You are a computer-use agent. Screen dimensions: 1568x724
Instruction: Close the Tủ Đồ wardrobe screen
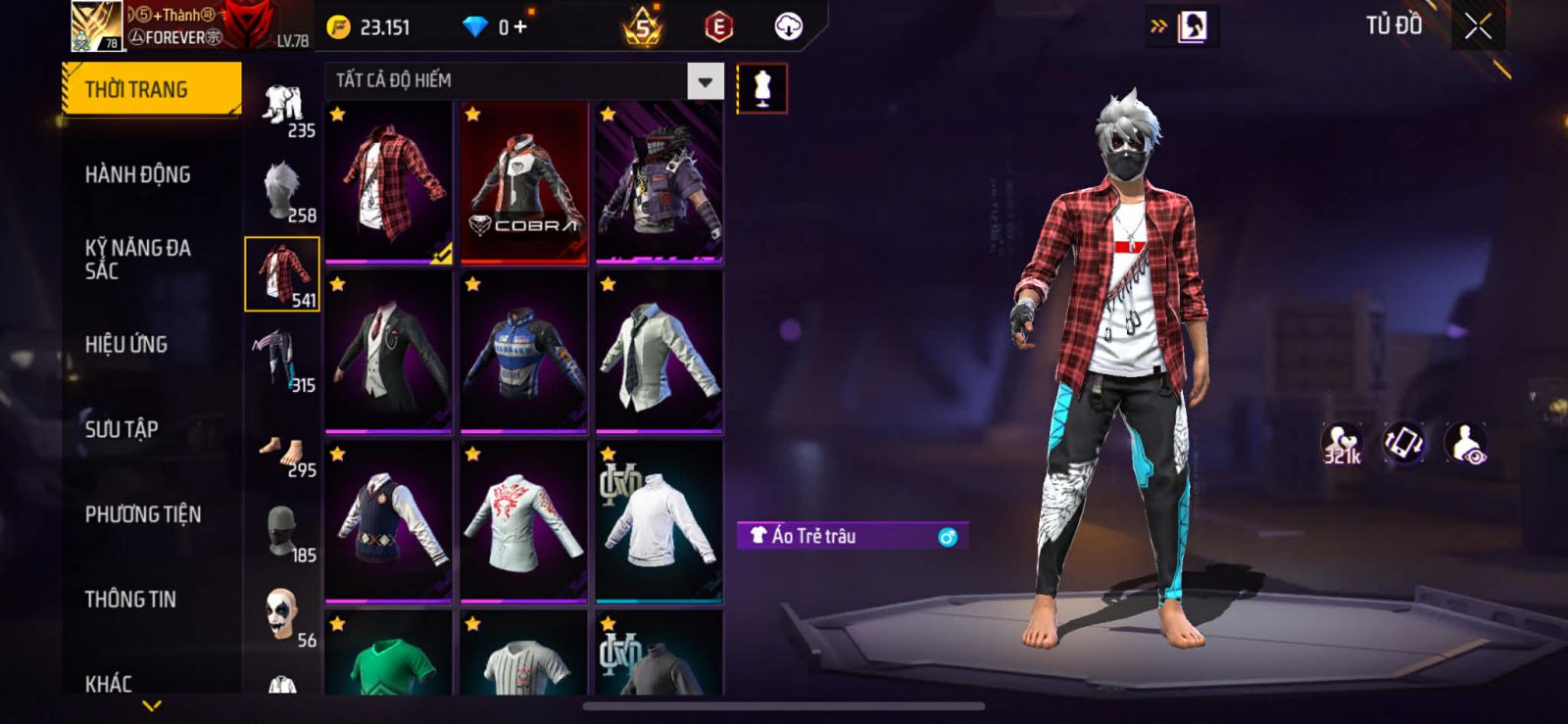1478,26
